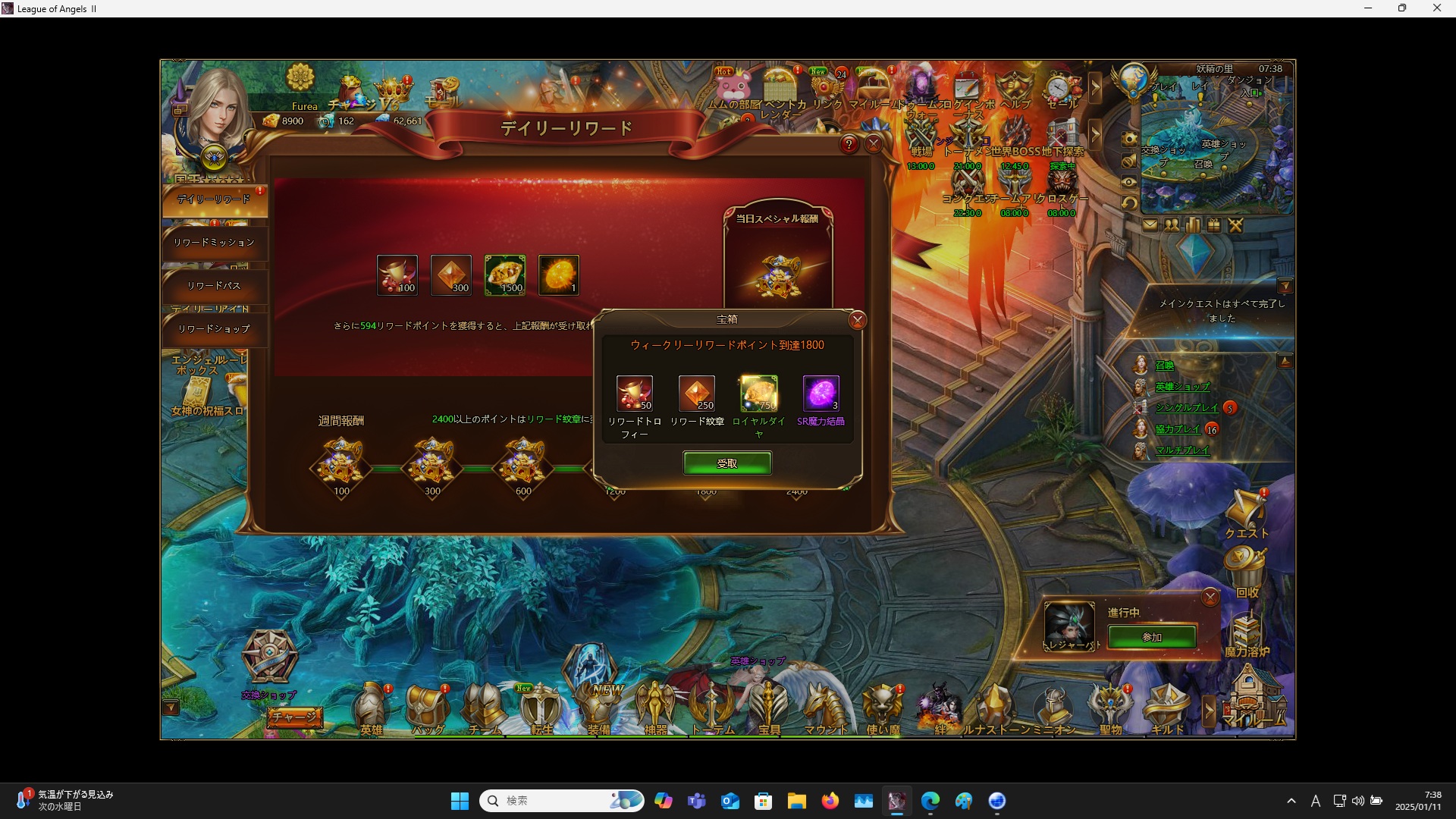Join the event with 参加 button
Viewport: 1456px width, 819px height.
click(x=1152, y=637)
